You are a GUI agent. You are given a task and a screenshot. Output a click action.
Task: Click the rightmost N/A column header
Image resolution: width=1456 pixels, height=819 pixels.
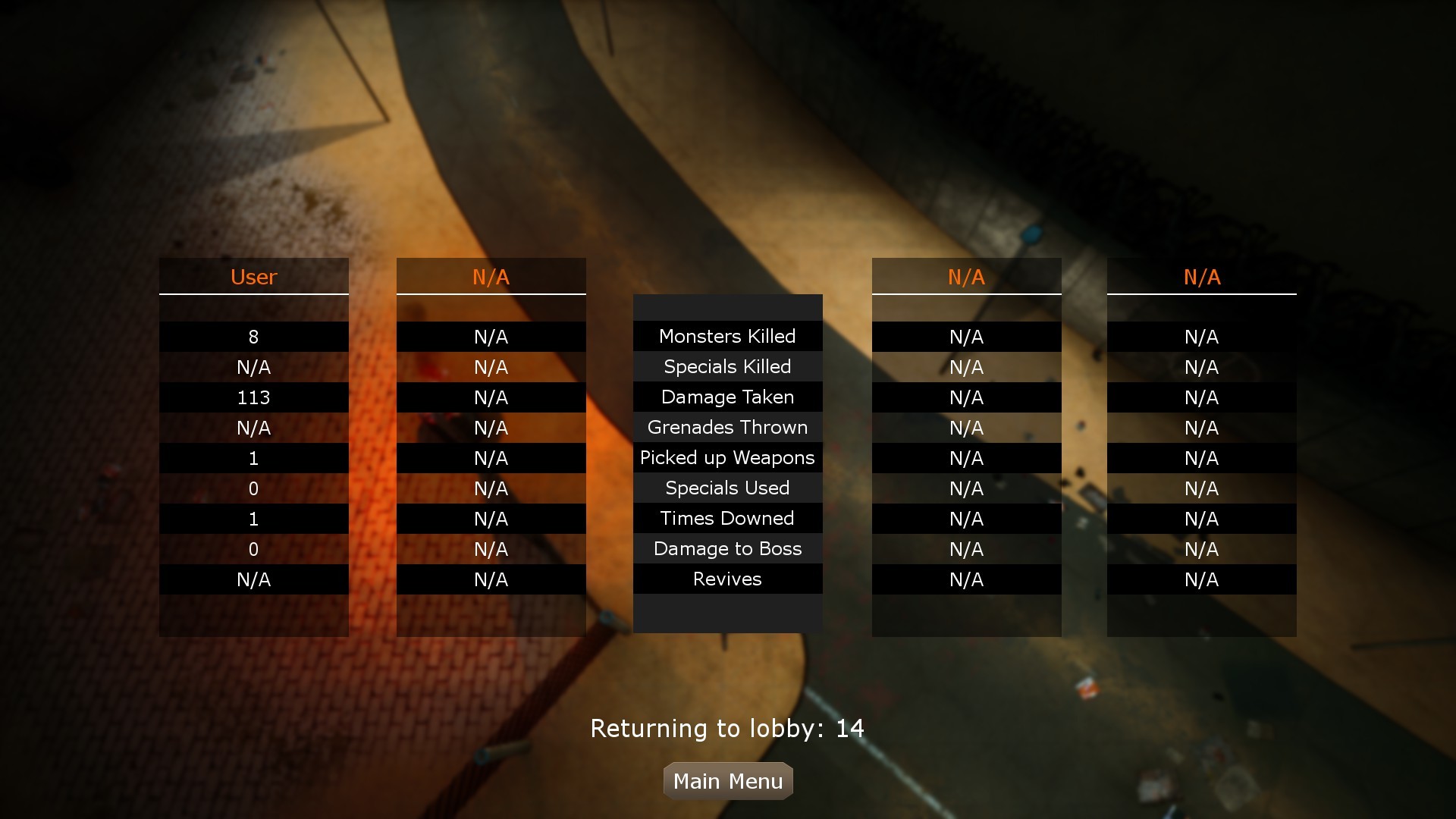[x=1202, y=277]
